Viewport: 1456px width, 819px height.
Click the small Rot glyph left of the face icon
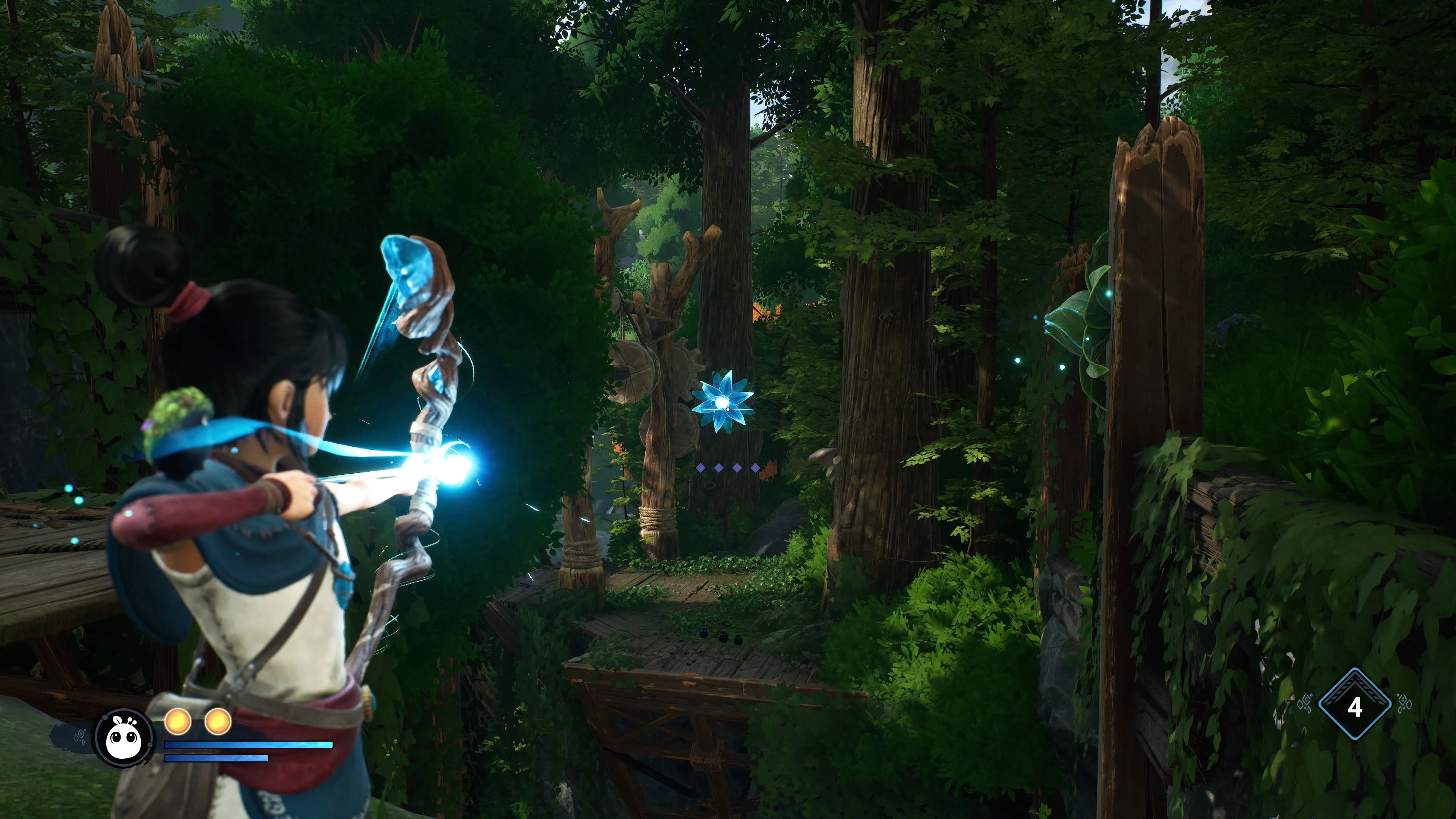(x=80, y=735)
